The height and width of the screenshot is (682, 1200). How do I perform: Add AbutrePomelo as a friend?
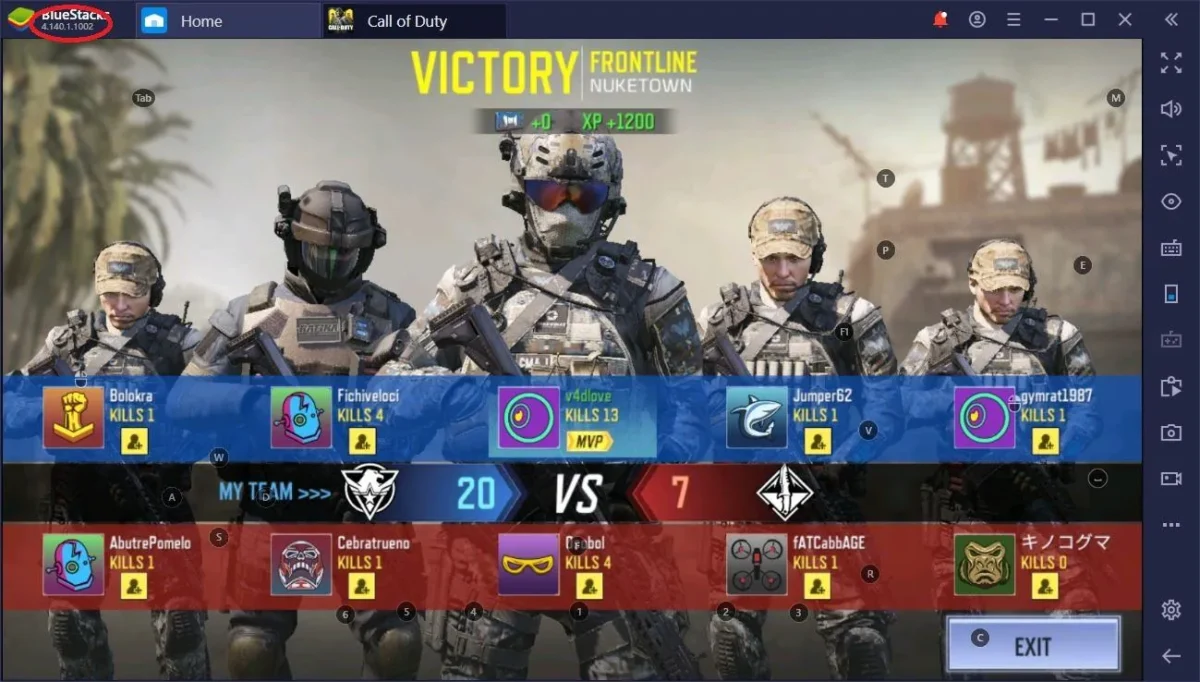(x=134, y=586)
